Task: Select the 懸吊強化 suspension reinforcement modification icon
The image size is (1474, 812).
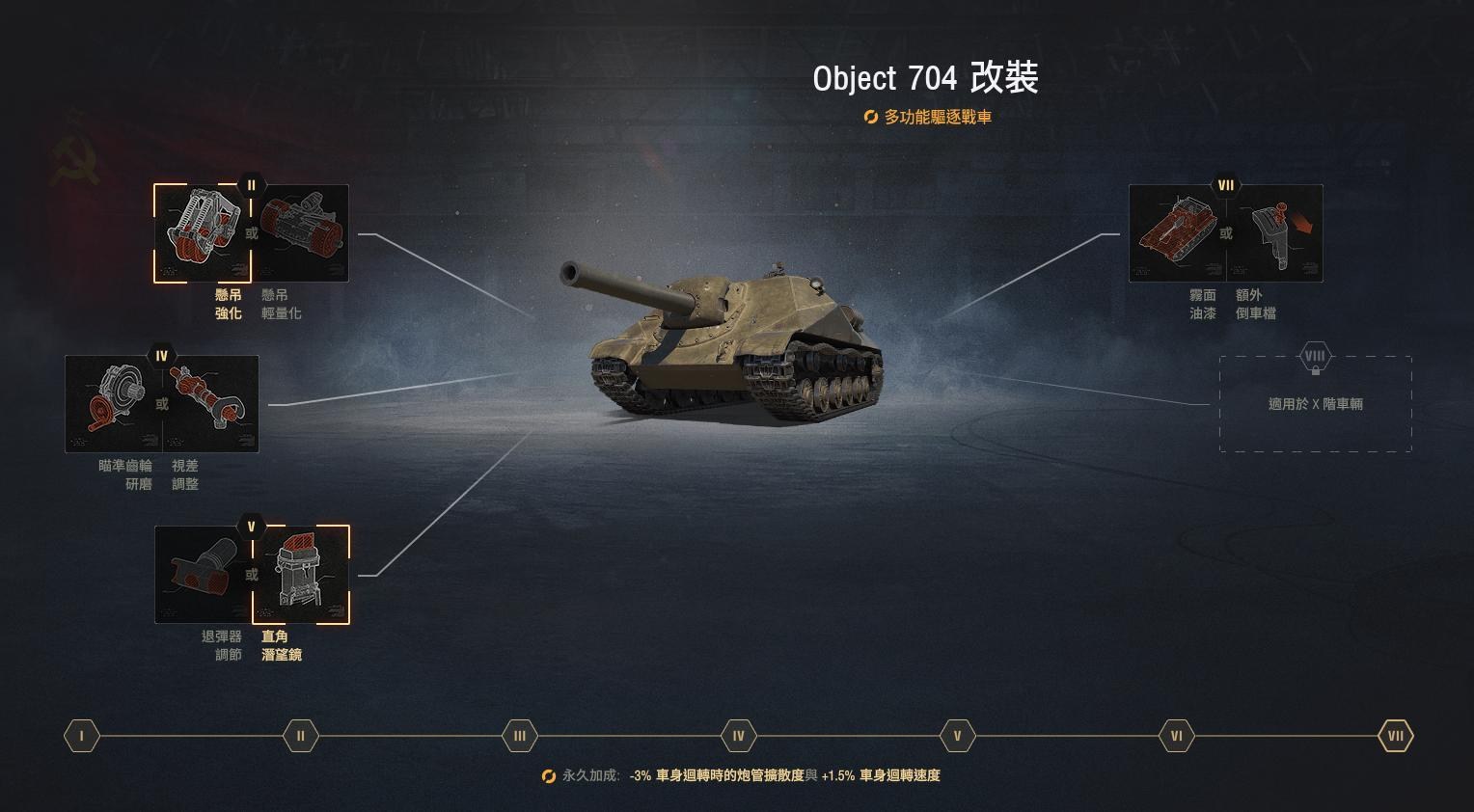Action: (x=203, y=231)
